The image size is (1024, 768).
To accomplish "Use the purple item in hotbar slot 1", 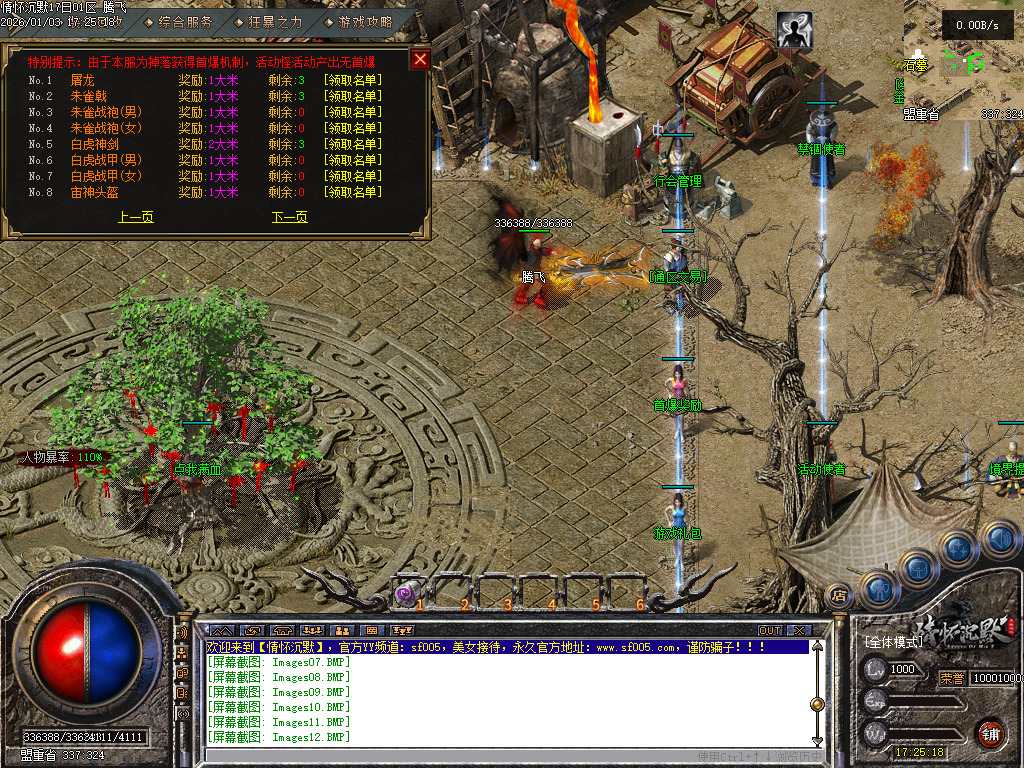I will tap(405, 593).
